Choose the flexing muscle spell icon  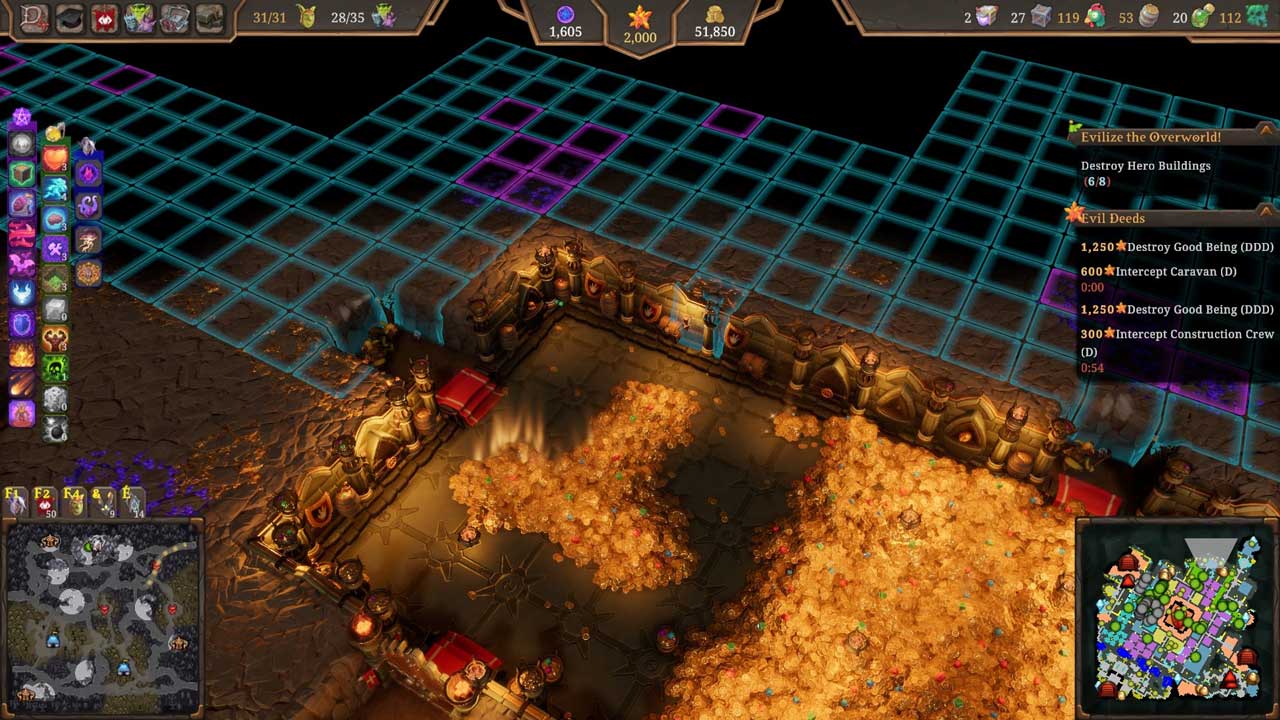pyautogui.click(x=55, y=340)
